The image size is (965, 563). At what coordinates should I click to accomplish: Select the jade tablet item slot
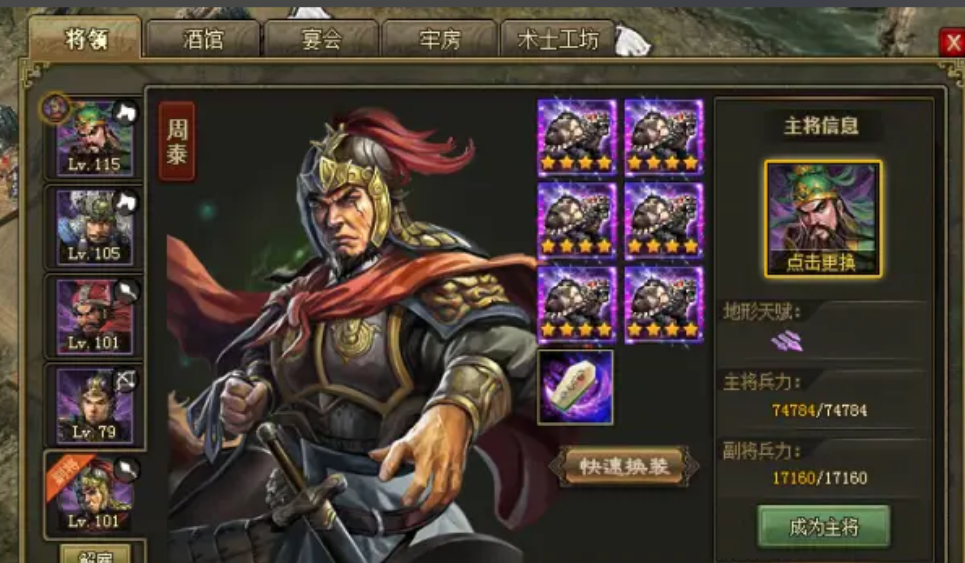575,387
